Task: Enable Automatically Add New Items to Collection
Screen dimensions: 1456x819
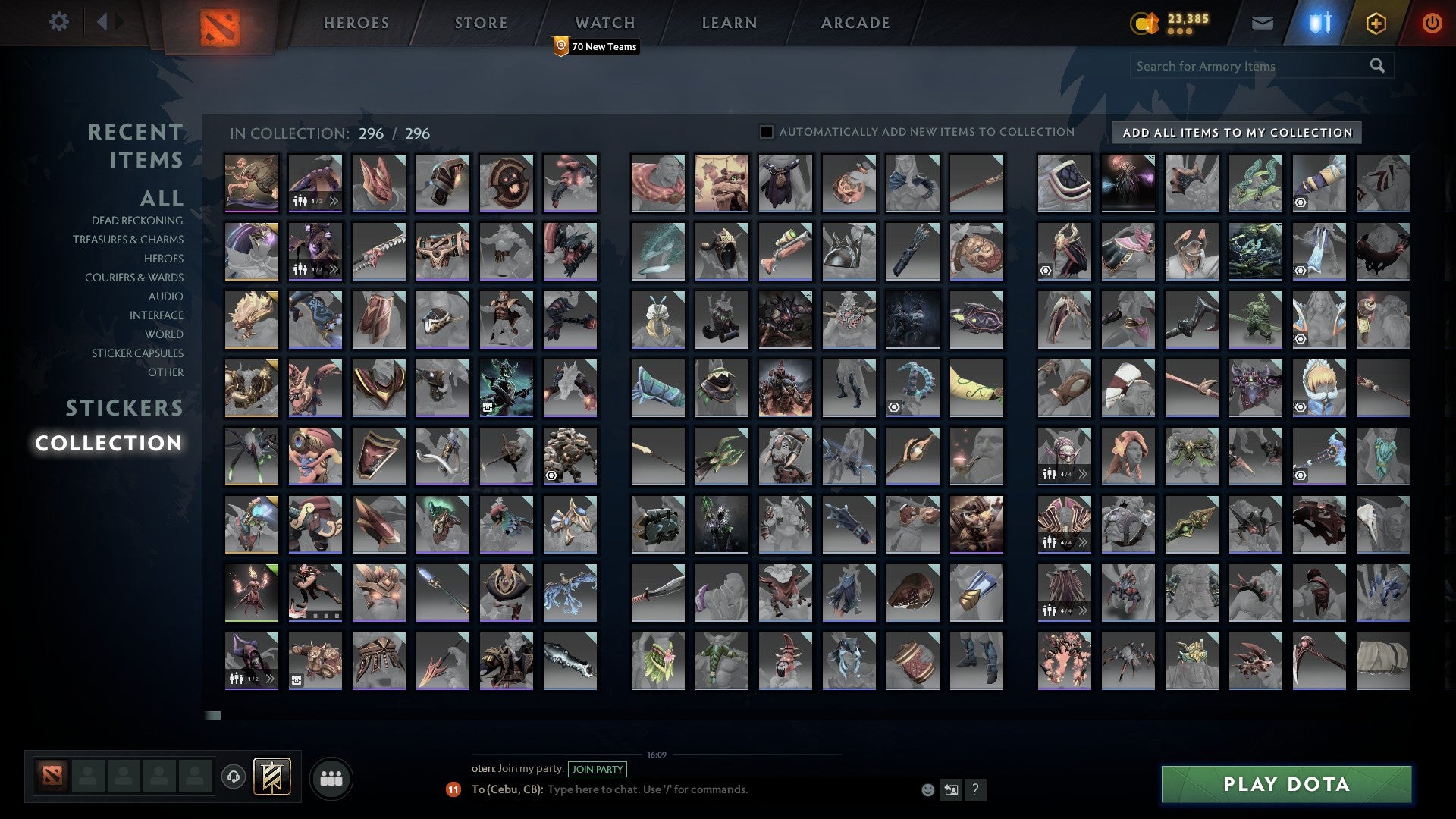Action: [765, 131]
